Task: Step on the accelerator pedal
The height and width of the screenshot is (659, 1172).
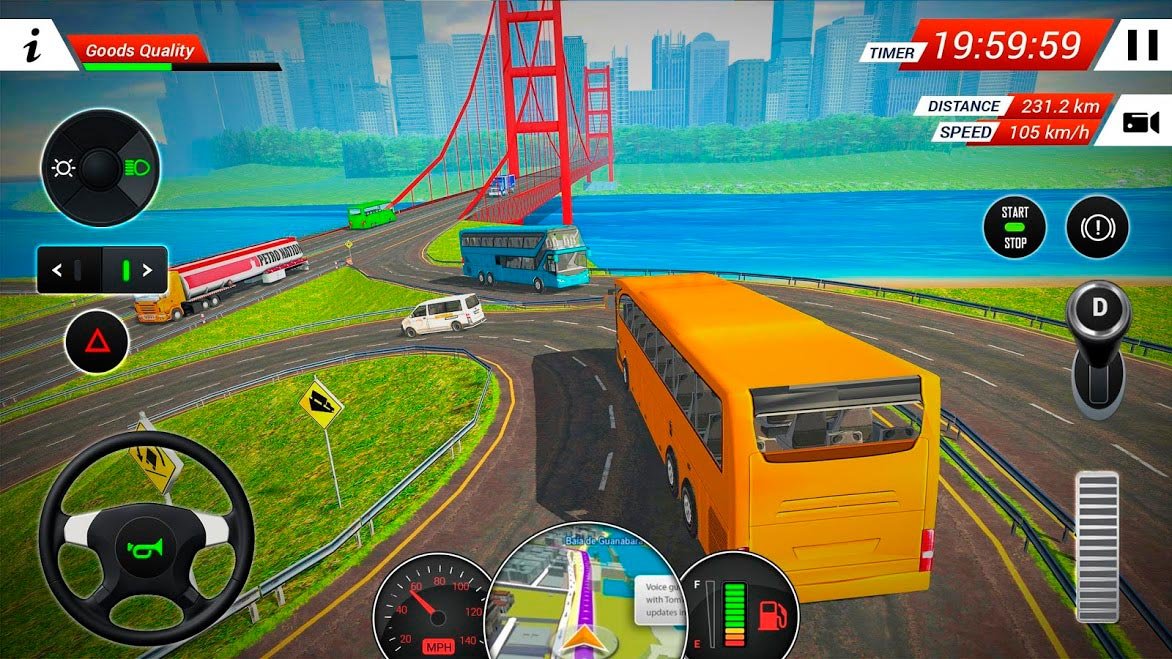Action: point(1097,545)
